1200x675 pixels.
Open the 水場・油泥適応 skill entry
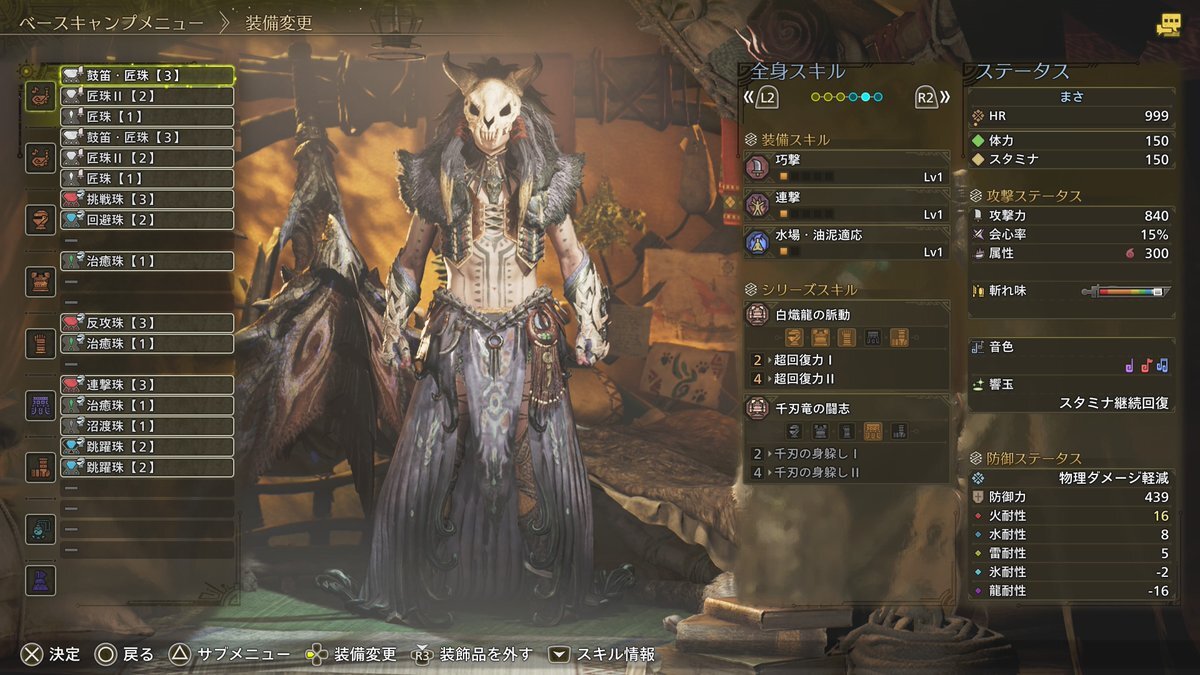[x=847, y=243]
